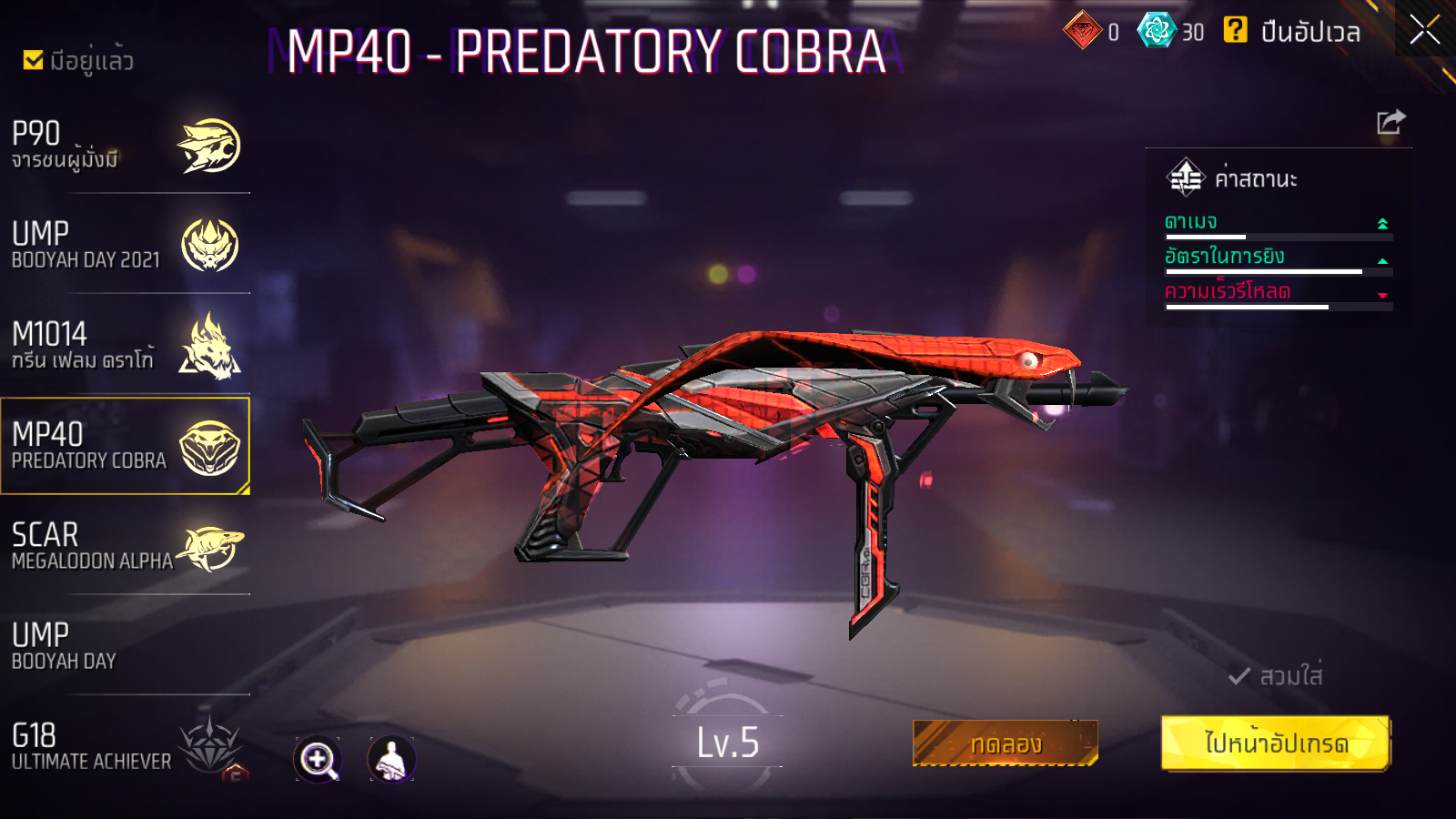Go to the yellow upgrade page button
Image resolution: width=1456 pixels, height=819 pixels.
pyautogui.click(x=1276, y=743)
